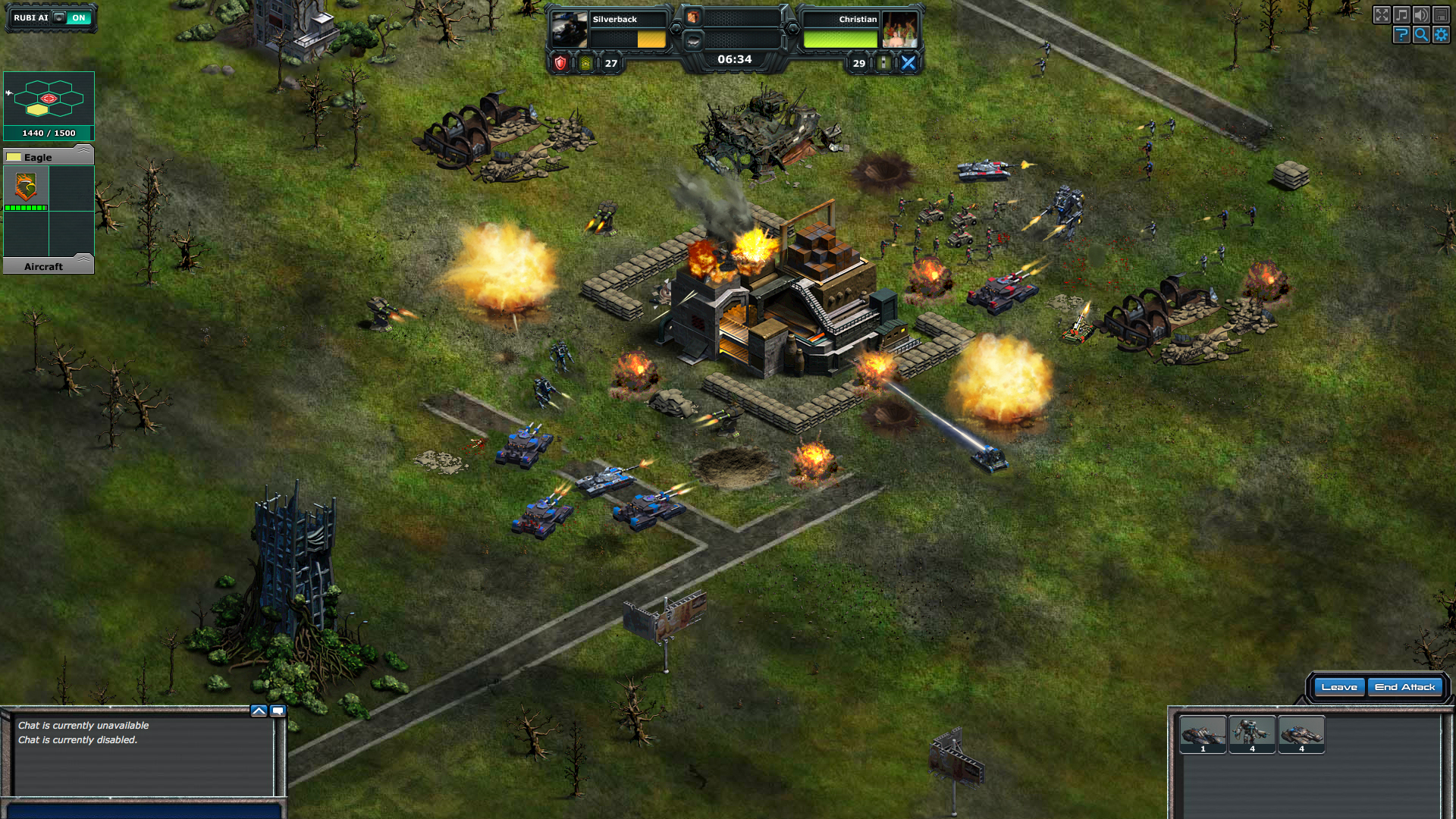Image resolution: width=1456 pixels, height=819 pixels.
Task: Select the mech unit thumbnail showing 4
Action: 1254,733
